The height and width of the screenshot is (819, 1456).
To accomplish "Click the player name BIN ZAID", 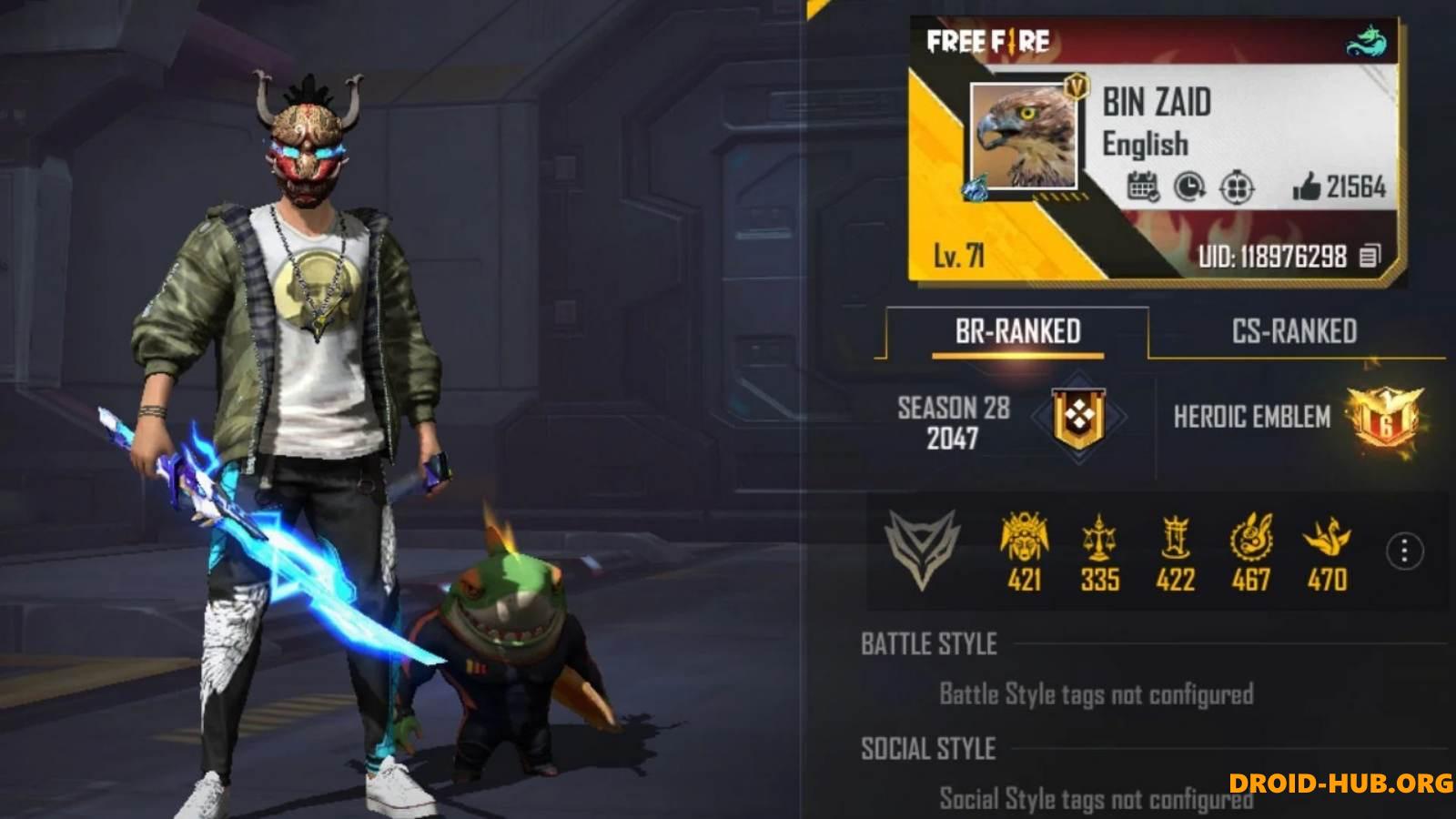I will coord(1156,104).
